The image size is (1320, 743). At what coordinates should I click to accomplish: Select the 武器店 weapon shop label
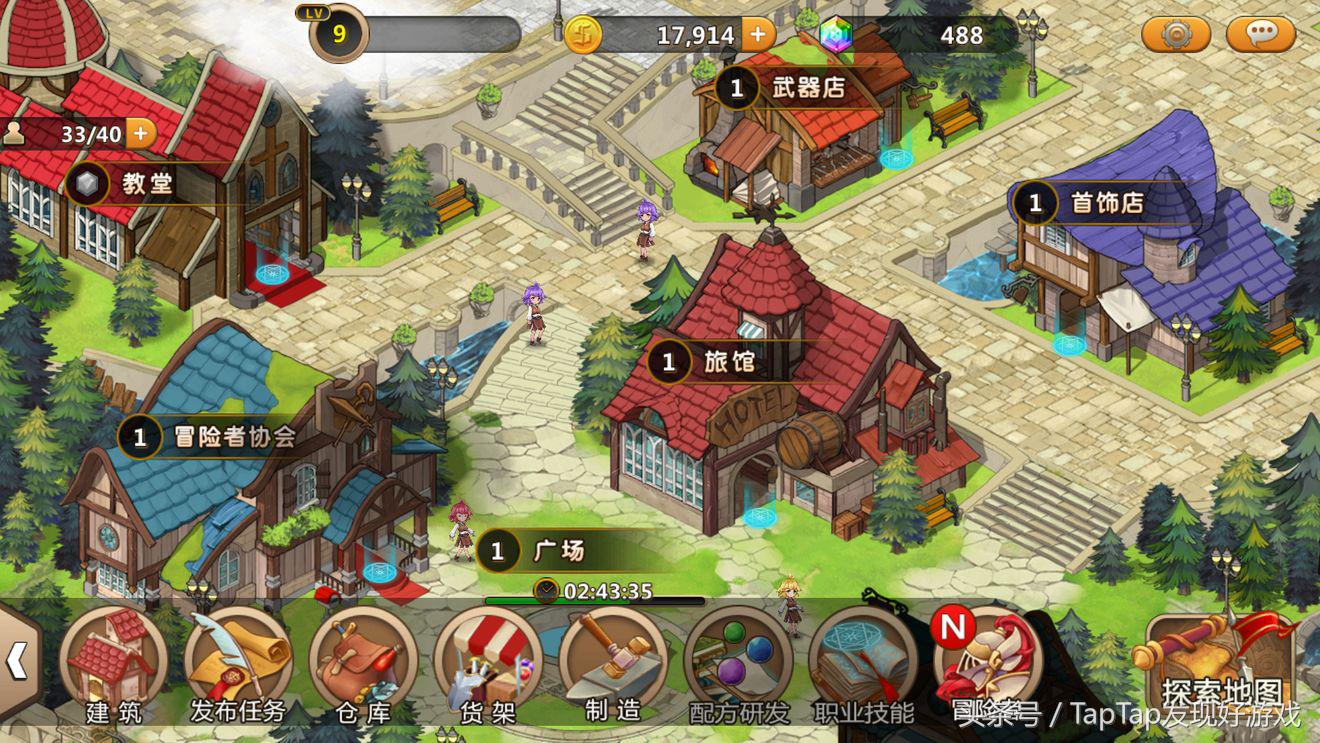[790, 88]
